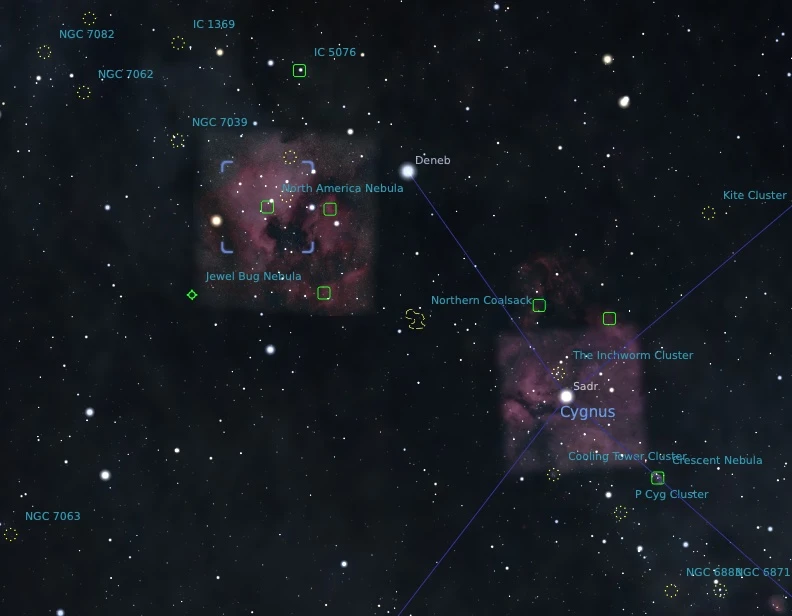Select the Kite Cluster marker
792x616 pixels.
(708, 213)
